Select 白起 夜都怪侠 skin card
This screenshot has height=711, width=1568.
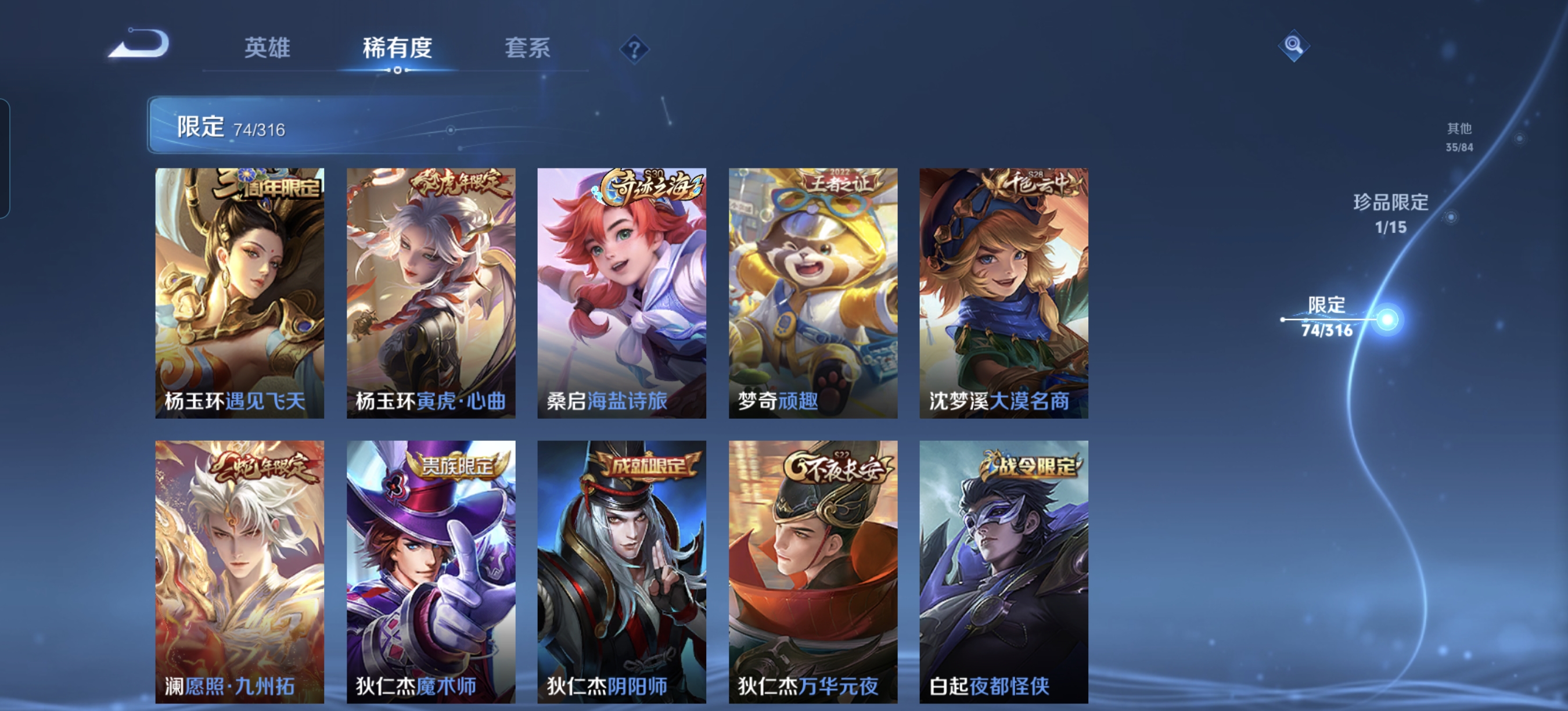pyautogui.click(x=1004, y=572)
